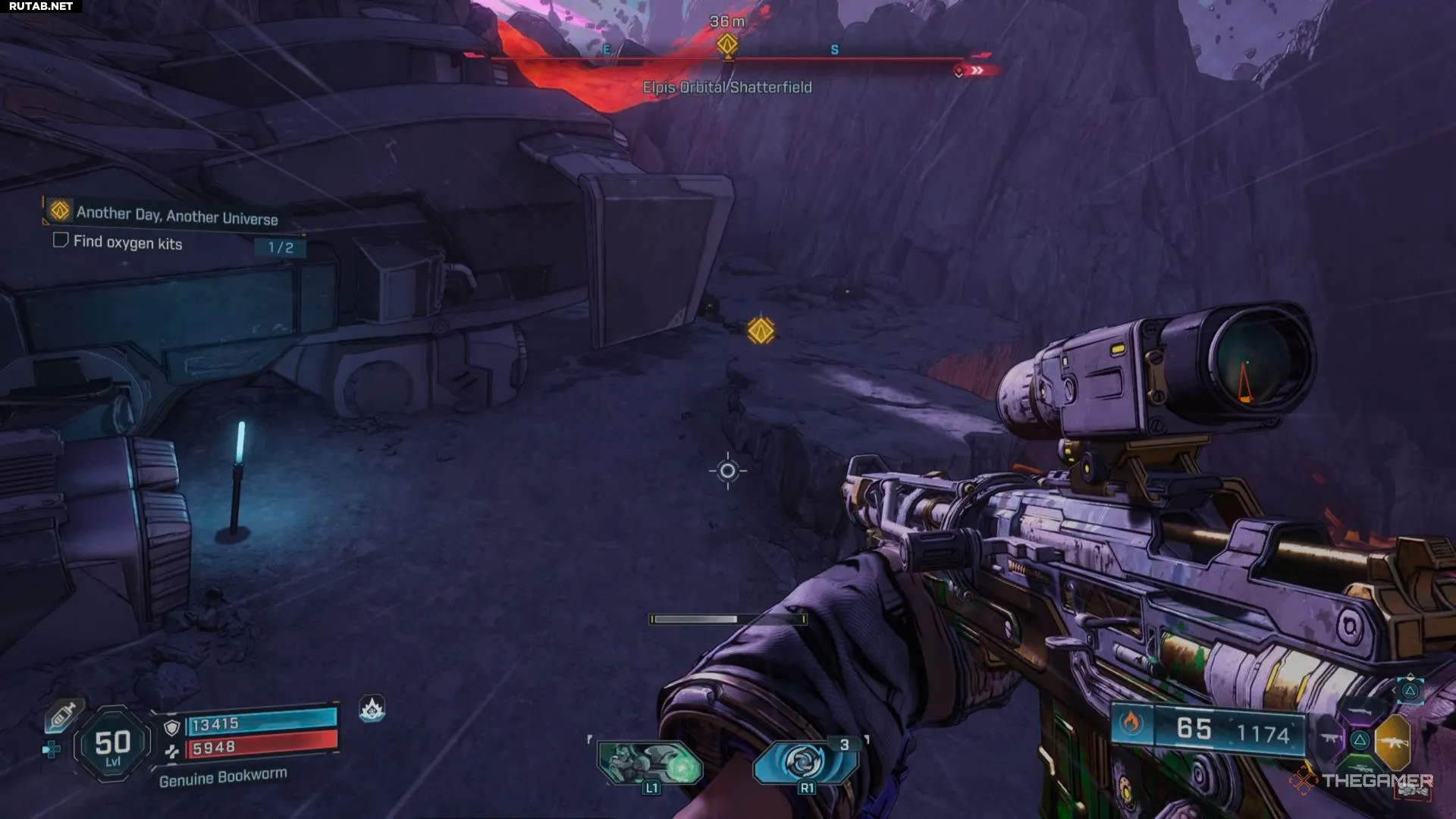This screenshot has height=819, width=1456.
Task: Open the level 50 character badge
Action: pyautogui.click(x=113, y=745)
